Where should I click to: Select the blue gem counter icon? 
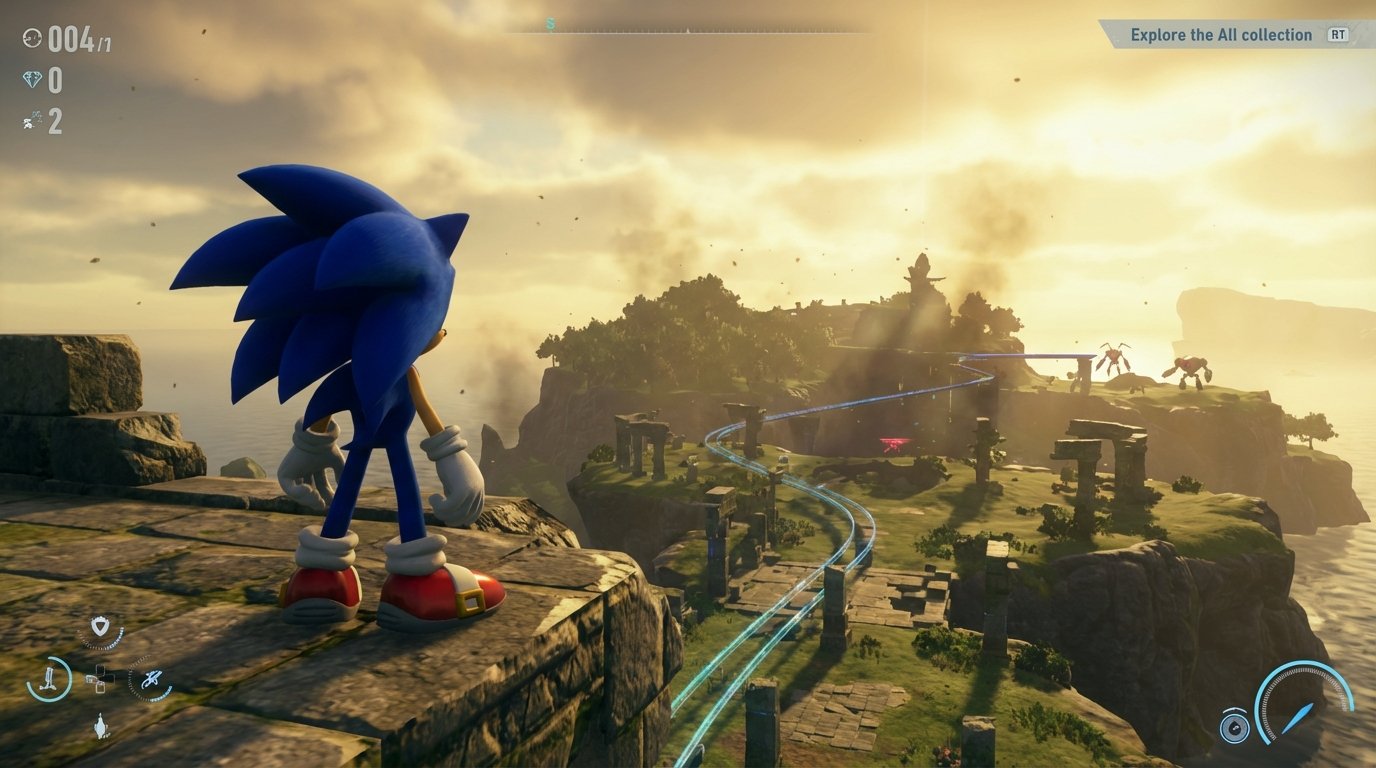[32, 79]
